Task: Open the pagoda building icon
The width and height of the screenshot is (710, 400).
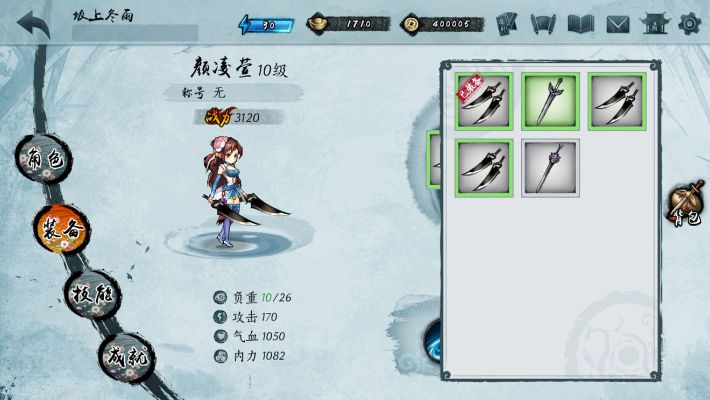Action: [x=654, y=23]
